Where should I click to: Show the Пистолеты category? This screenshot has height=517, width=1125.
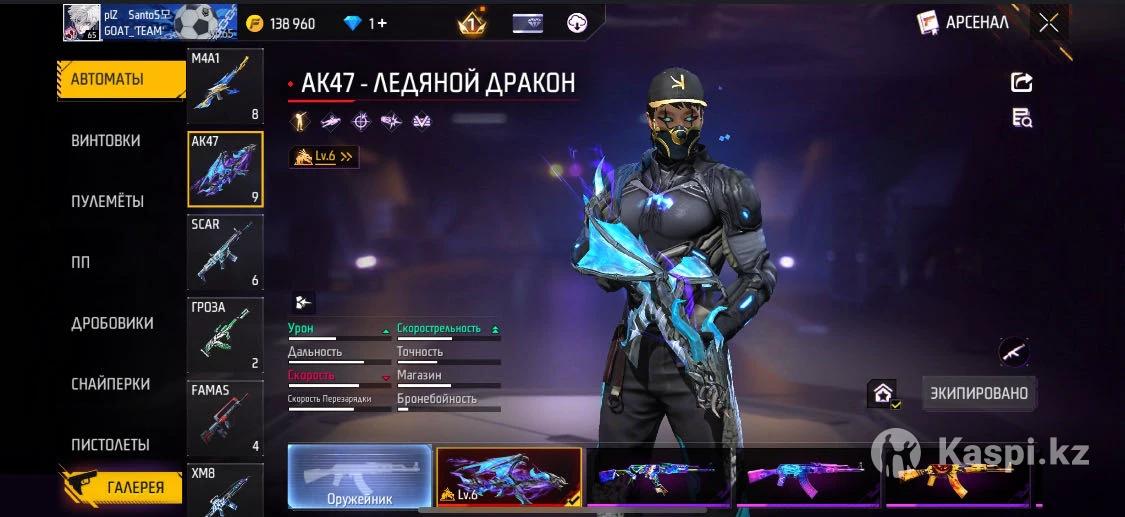pos(110,444)
